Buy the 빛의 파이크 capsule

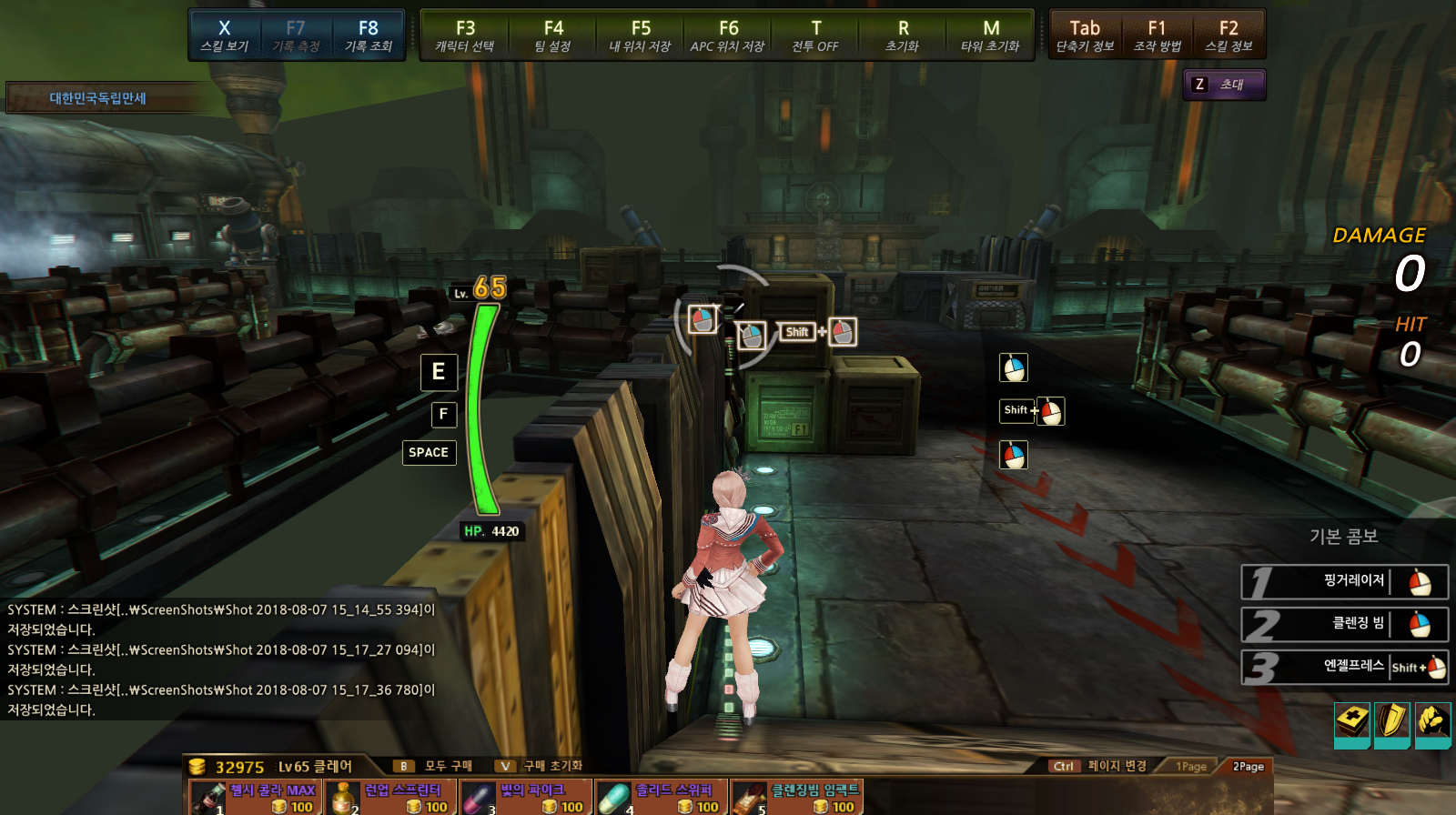point(526,798)
